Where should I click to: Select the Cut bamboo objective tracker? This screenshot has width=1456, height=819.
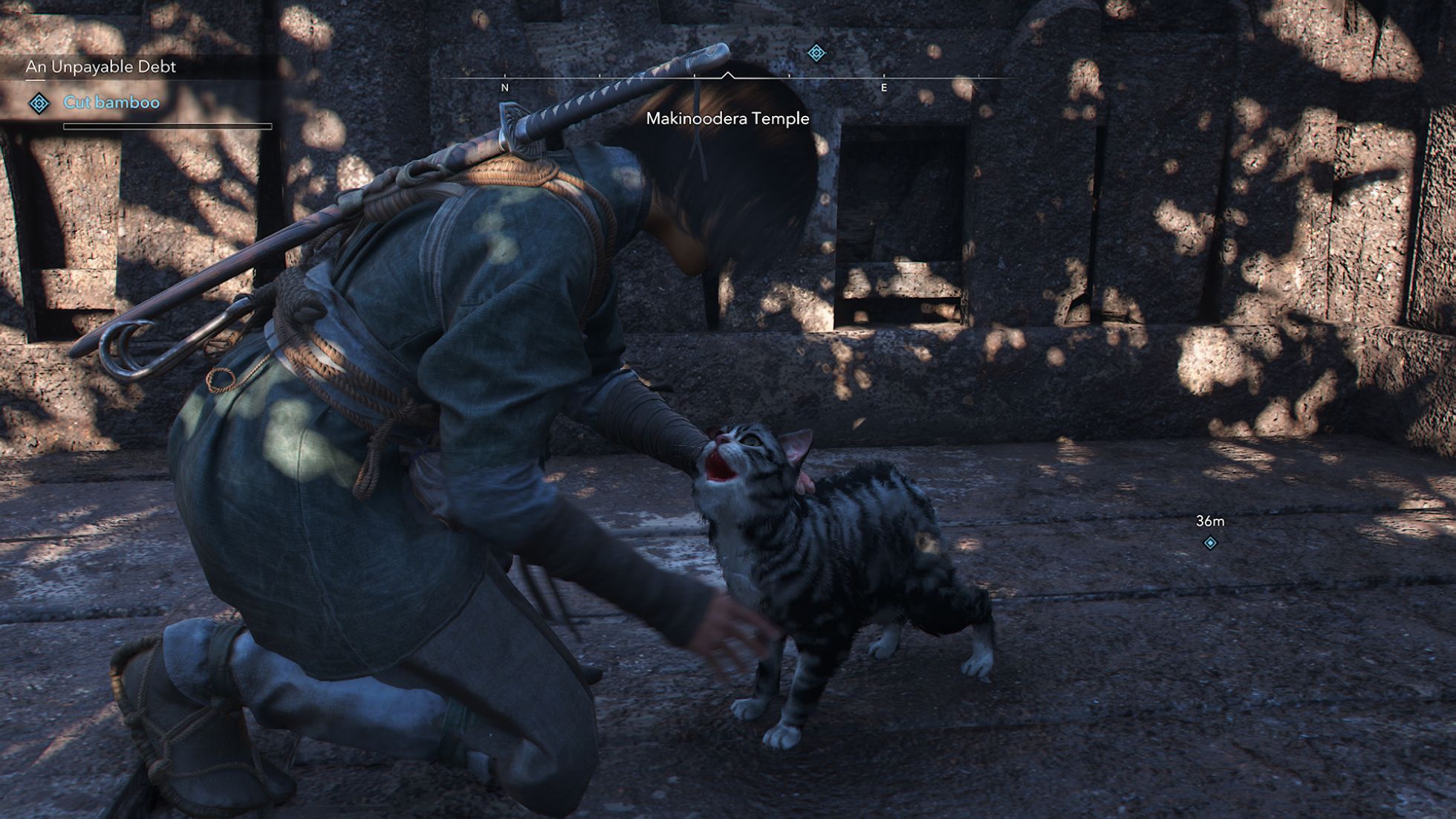tap(111, 103)
